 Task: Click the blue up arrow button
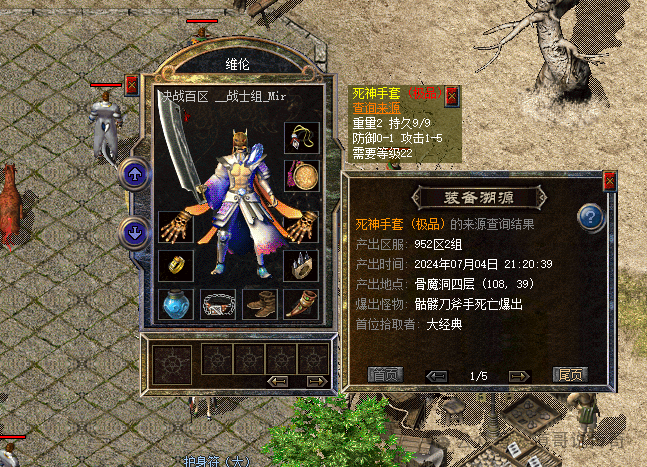[x=134, y=174]
